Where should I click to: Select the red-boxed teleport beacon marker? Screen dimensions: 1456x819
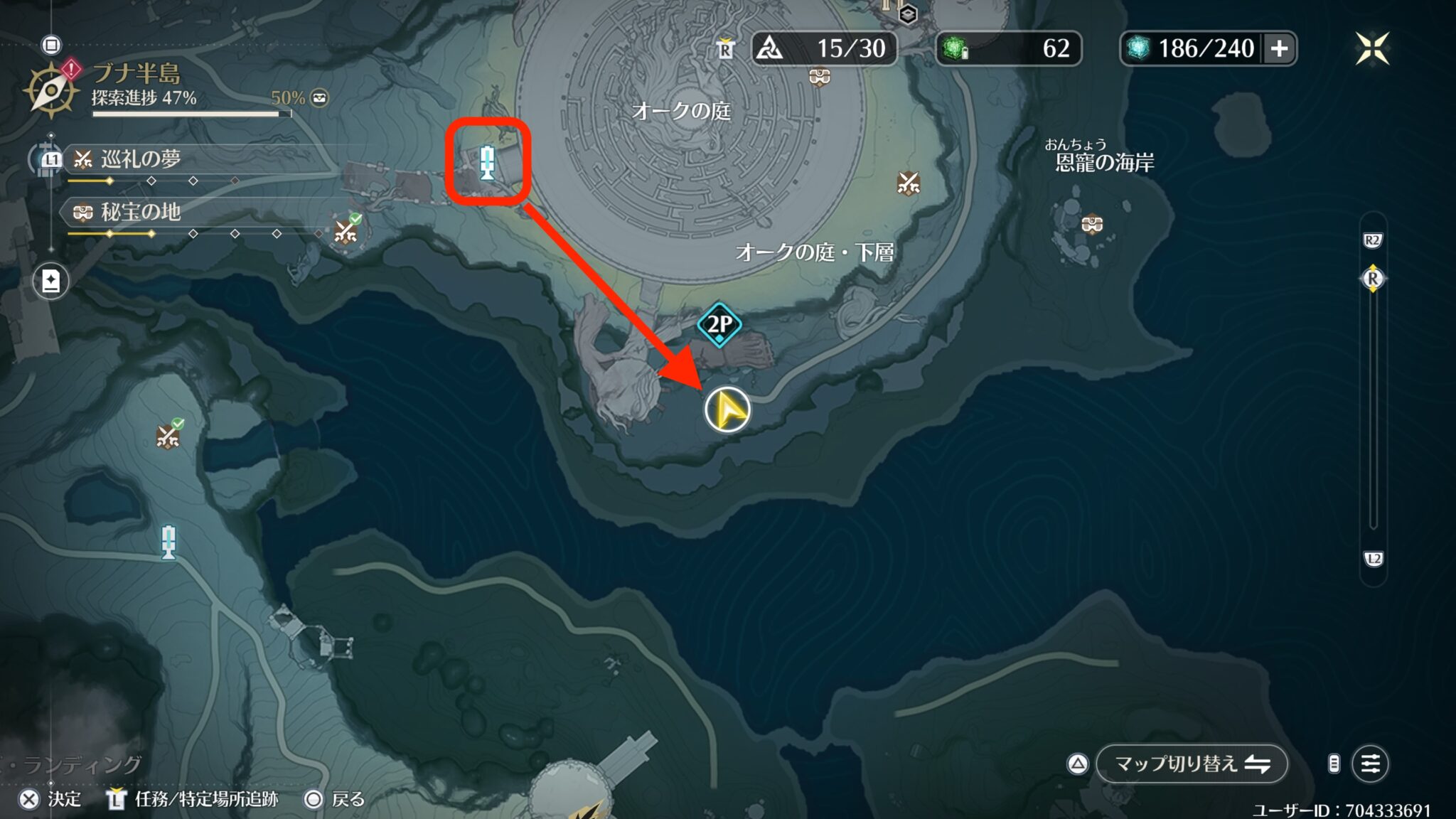pyautogui.click(x=487, y=162)
